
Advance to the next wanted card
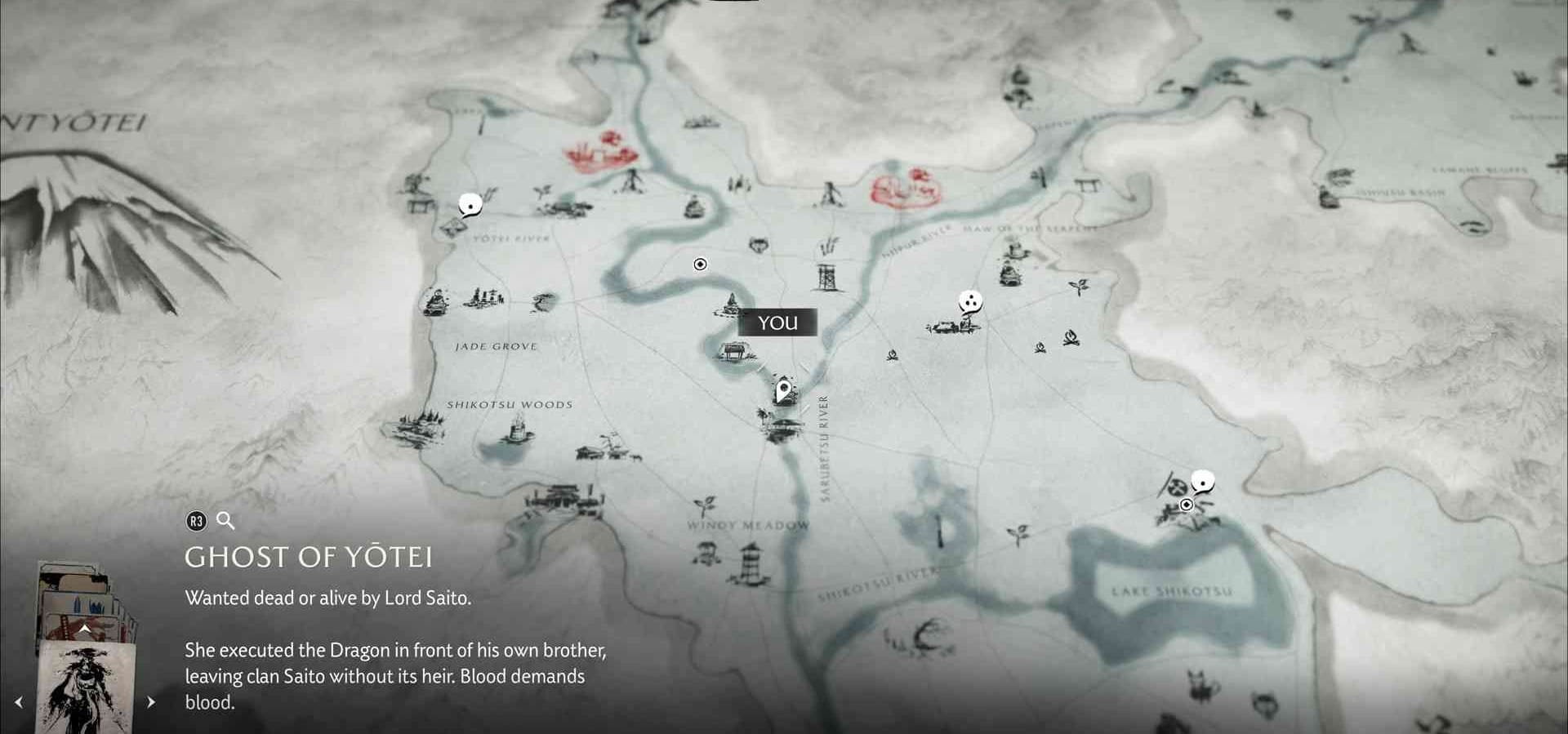(150, 702)
